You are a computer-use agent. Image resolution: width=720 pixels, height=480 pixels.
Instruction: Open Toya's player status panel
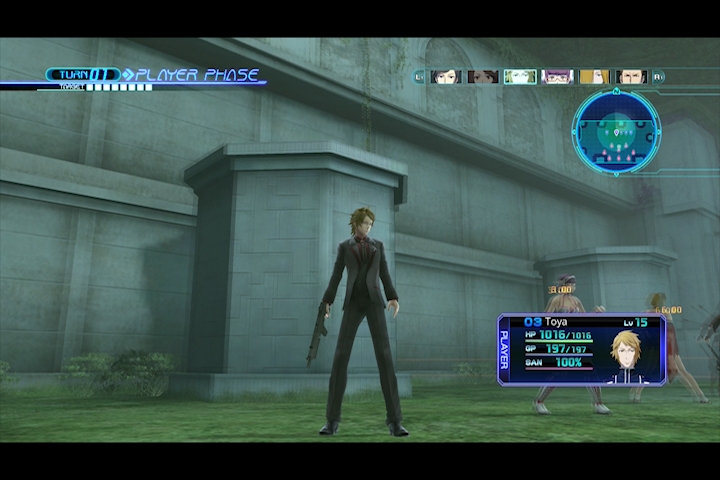point(582,349)
